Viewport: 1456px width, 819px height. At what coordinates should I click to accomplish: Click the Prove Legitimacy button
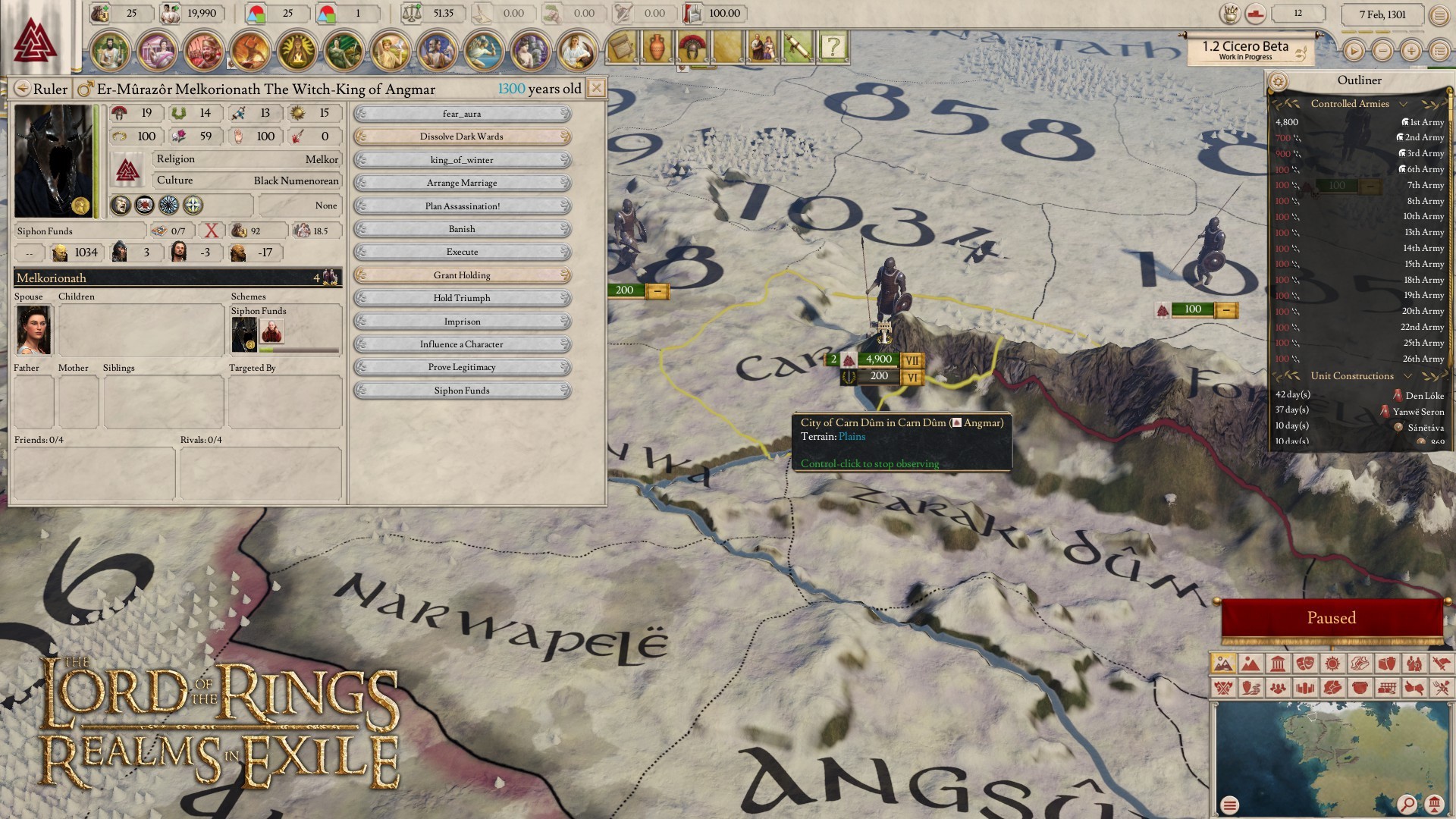tap(462, 367)
